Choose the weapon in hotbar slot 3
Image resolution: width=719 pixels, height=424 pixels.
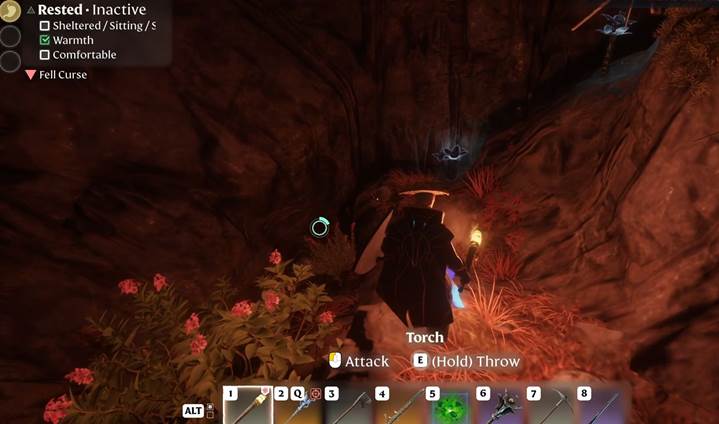[348, 406]
